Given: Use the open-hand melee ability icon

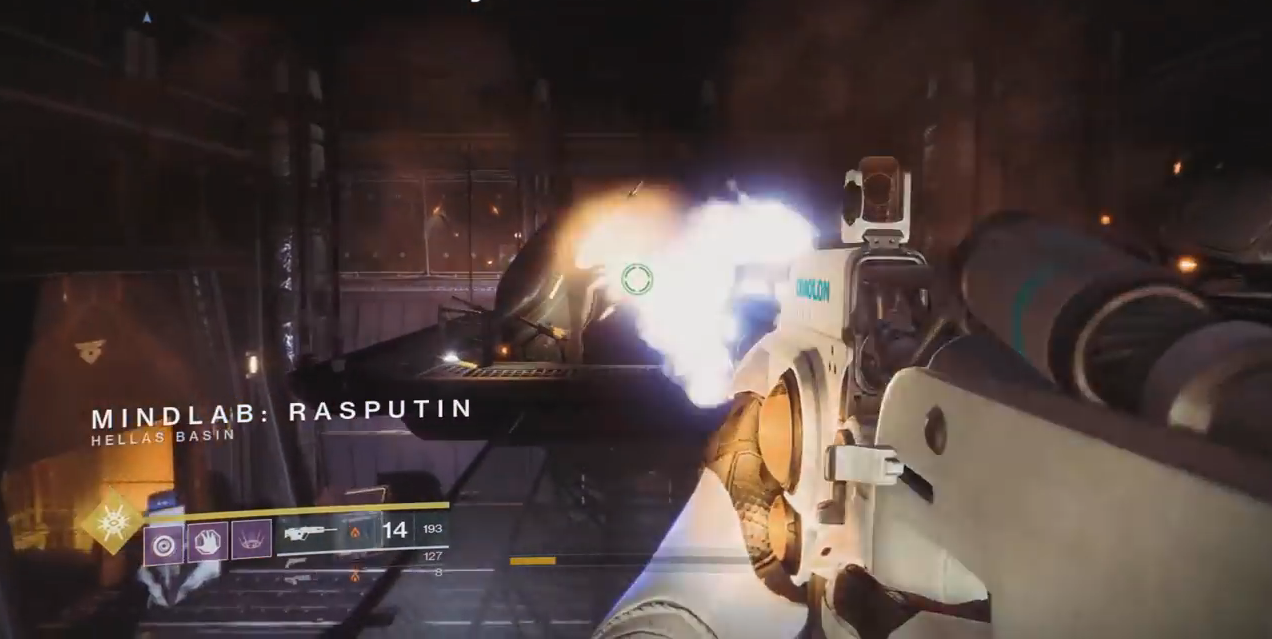Looking at the screenshot, I should click(x=208, y=541).
